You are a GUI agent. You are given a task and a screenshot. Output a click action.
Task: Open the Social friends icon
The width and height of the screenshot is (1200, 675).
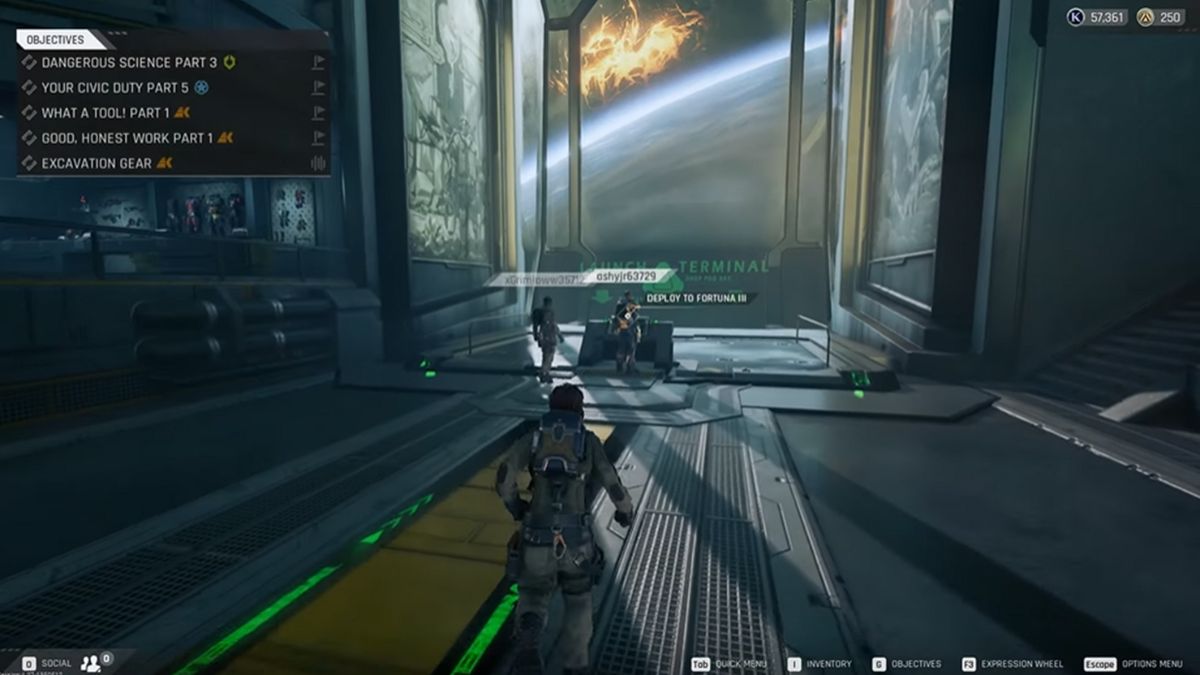coord(92,662)
